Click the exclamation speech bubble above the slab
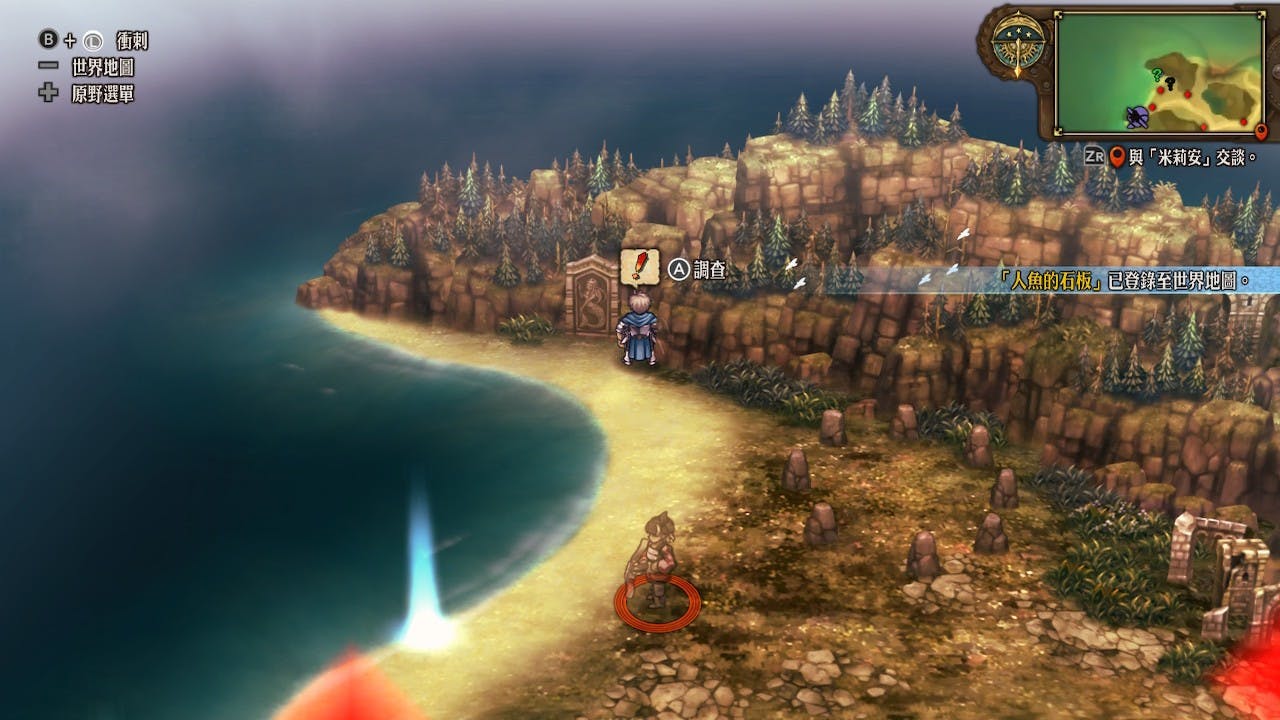The image size is (1280, 720). coord(638,267)
